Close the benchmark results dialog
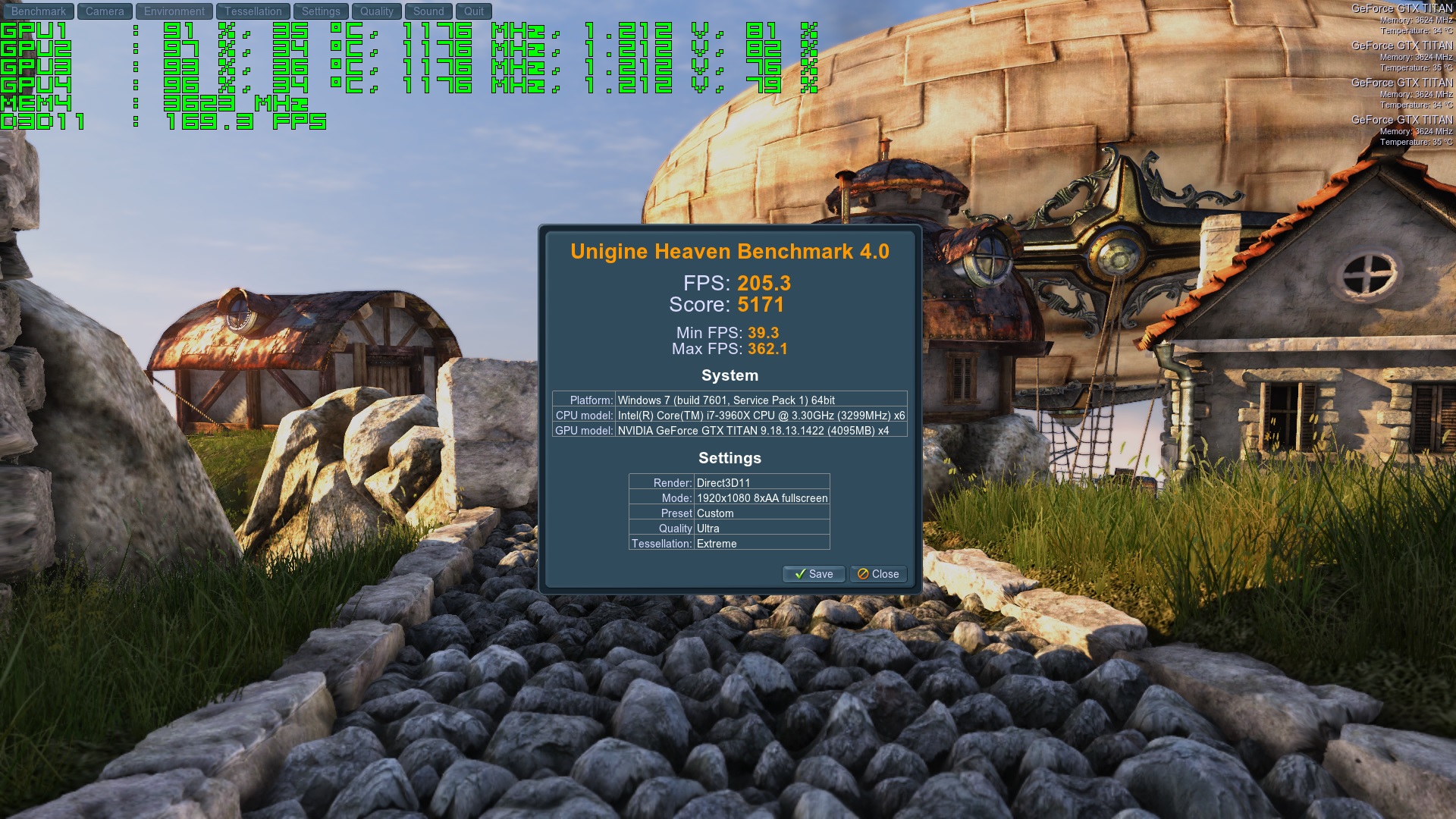 878,574
